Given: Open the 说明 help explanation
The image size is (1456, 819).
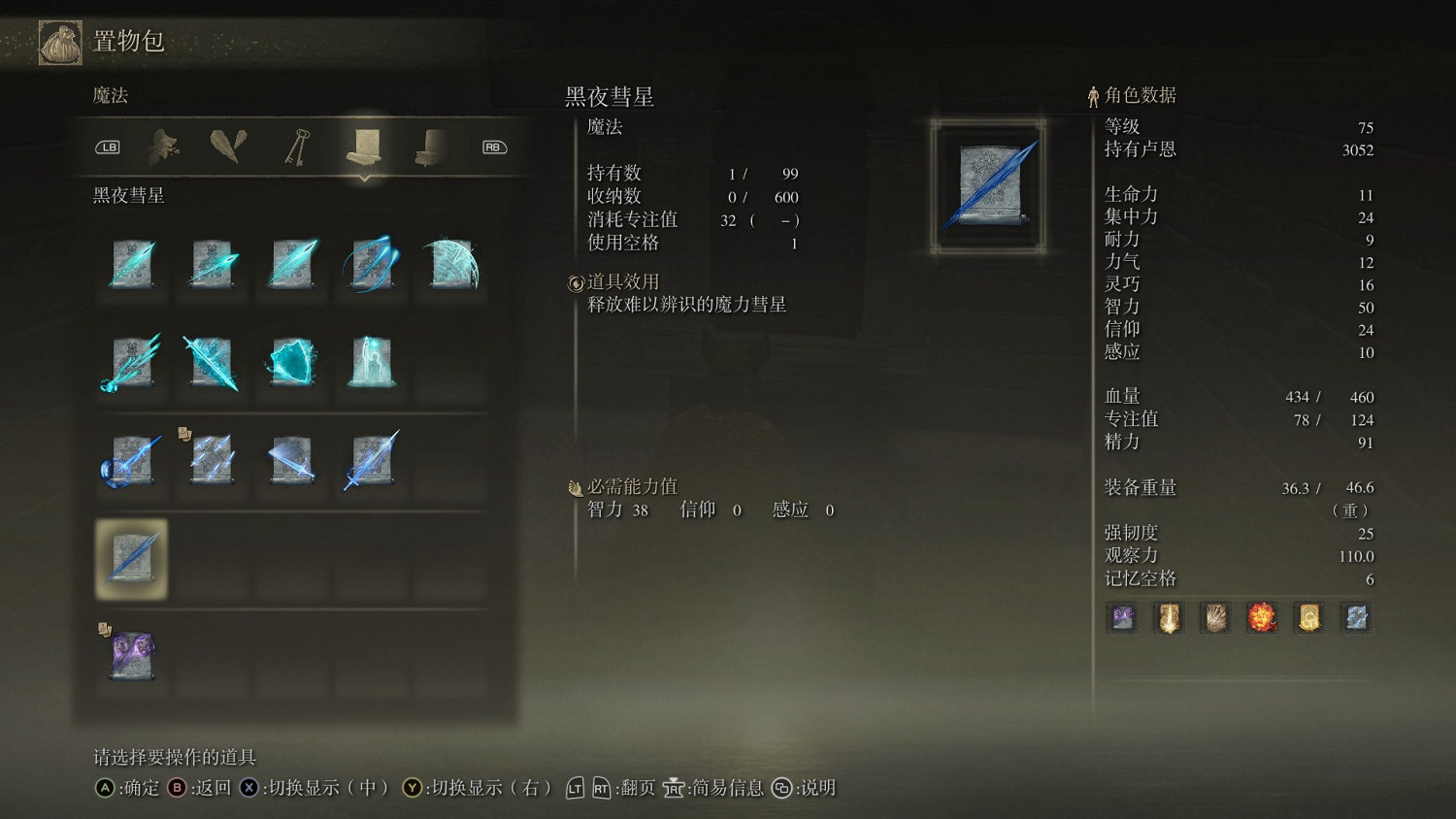Looking at the screenshot, I should [x=815, y=789].
